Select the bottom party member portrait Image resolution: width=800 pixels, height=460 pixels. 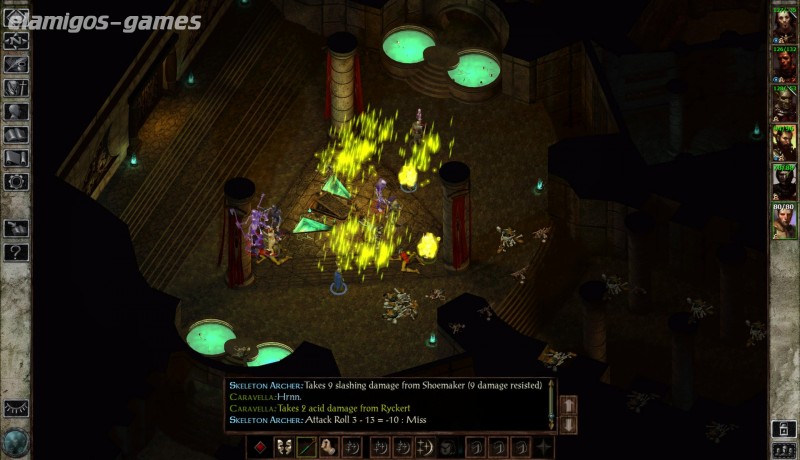(x=783, y=220)
